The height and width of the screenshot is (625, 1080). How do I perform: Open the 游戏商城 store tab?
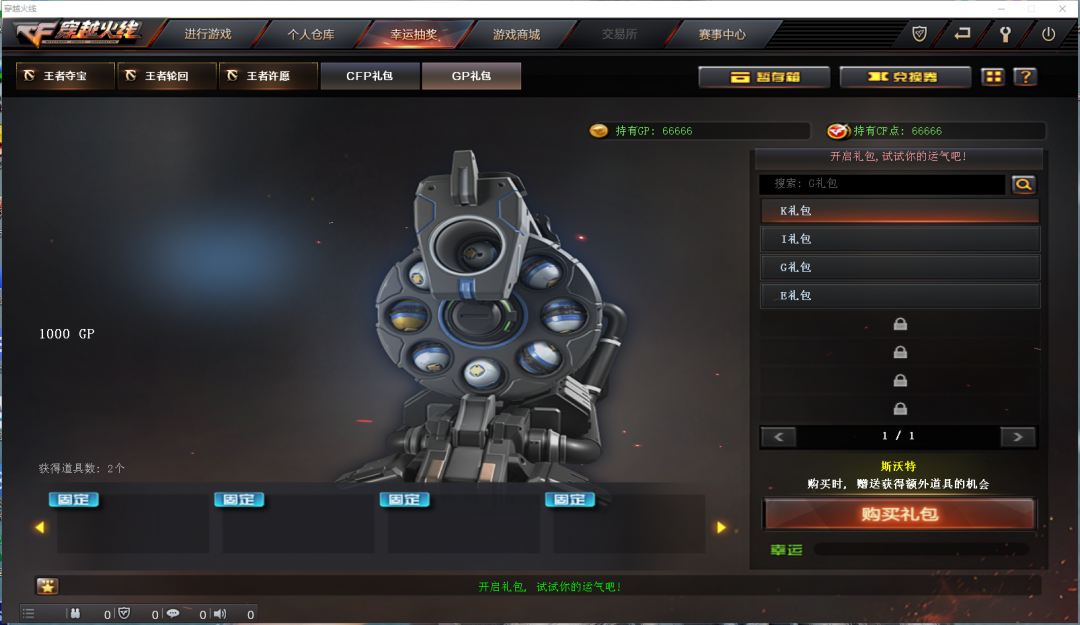pos(516,34)
